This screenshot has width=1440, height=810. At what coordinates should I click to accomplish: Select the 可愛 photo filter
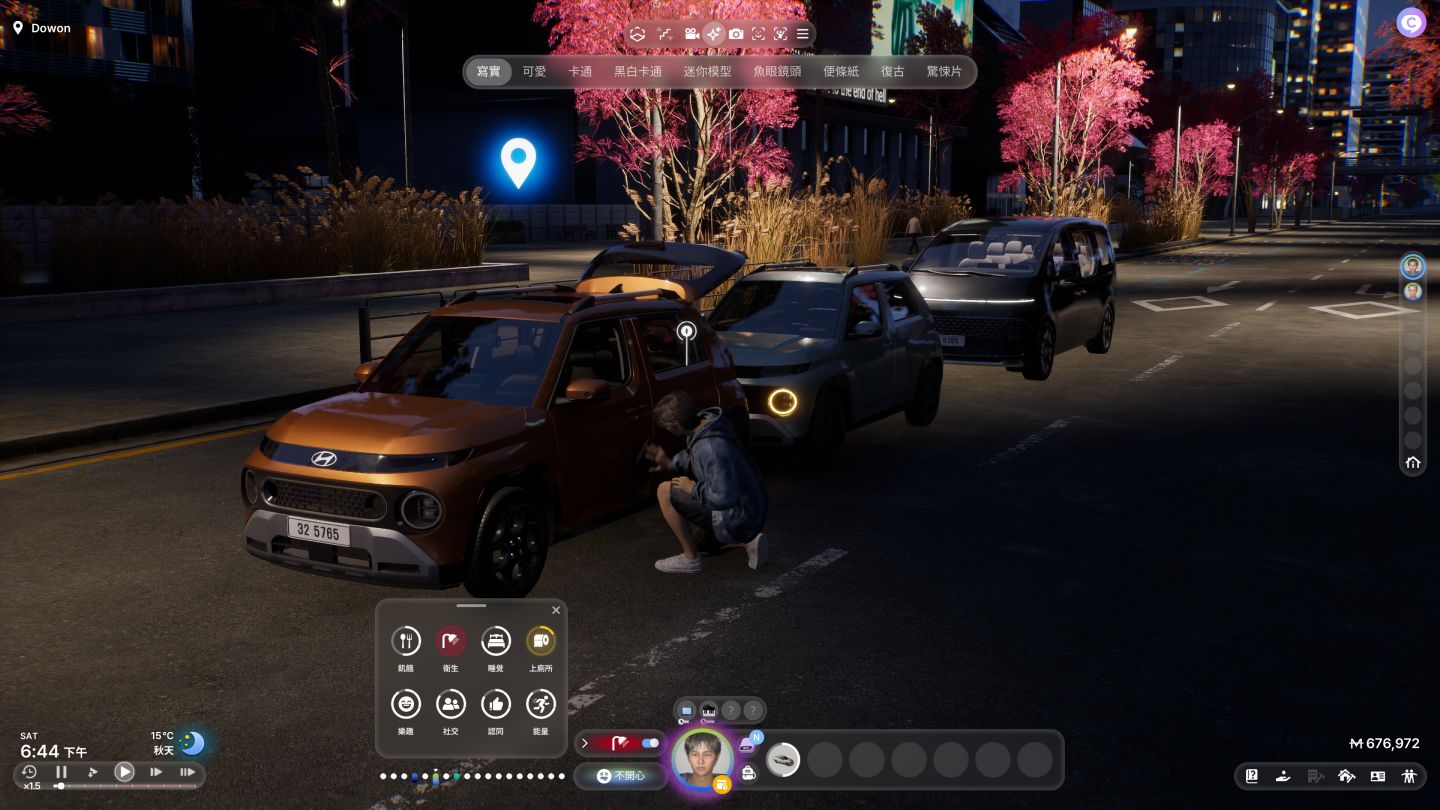point(534,72)
